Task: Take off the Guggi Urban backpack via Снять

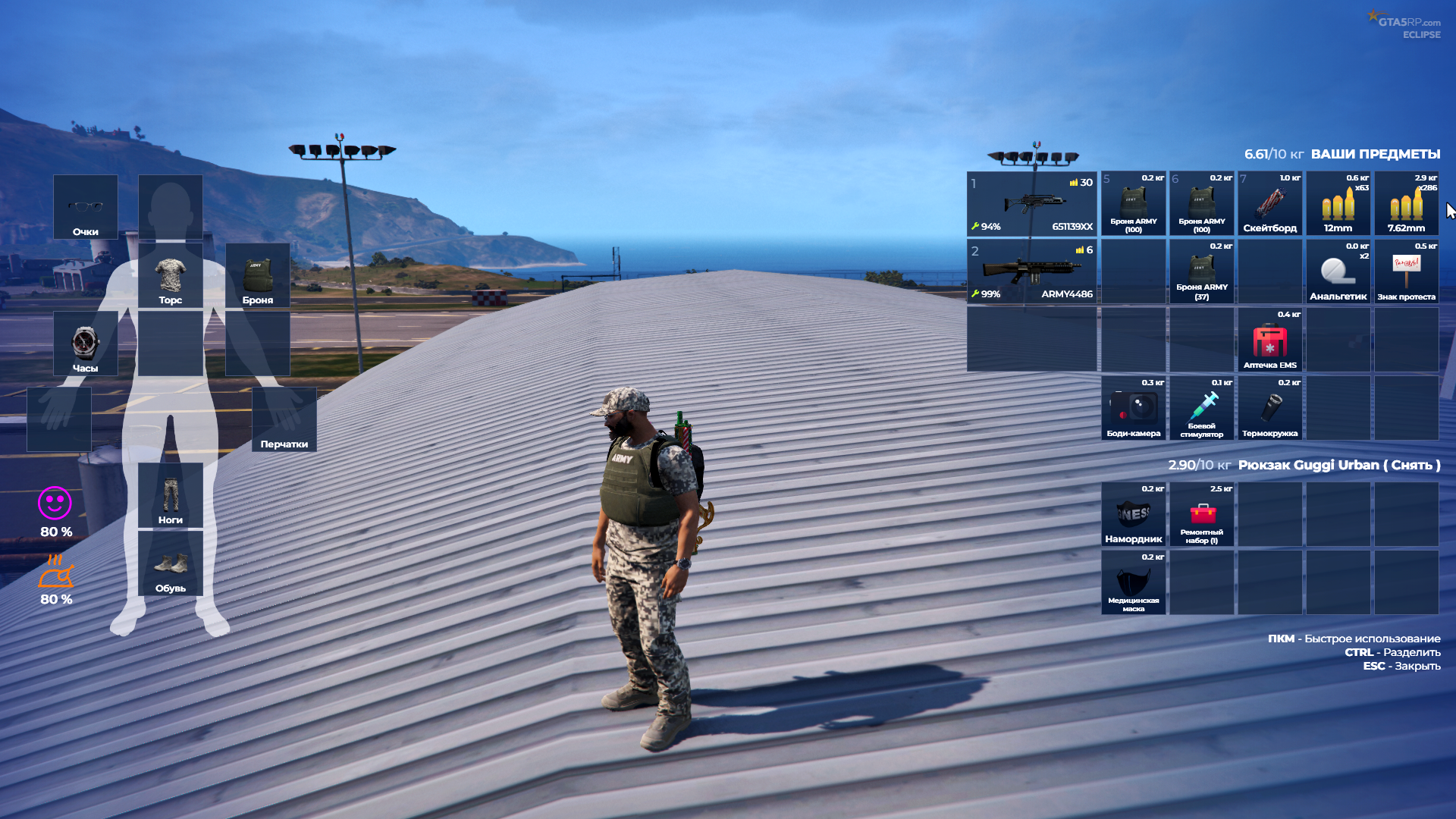Action: pos(1411,465)
